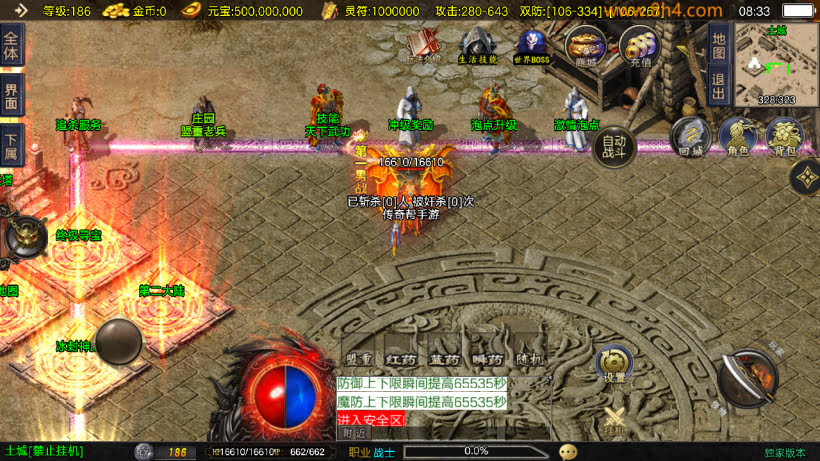Open the 设置 settings icon
This screenshot has height=461, width=820.
pos(614,366)
